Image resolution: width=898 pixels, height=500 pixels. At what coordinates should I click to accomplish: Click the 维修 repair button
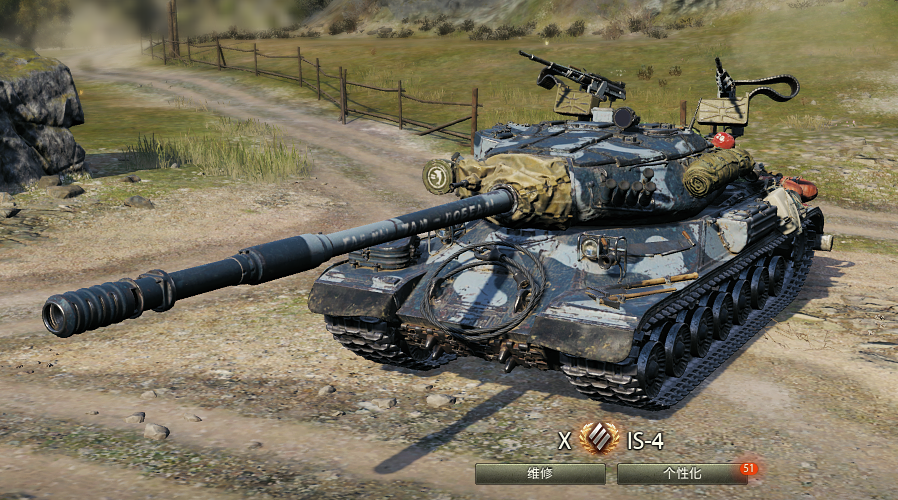pyautogui.click(x=540, y=473)
